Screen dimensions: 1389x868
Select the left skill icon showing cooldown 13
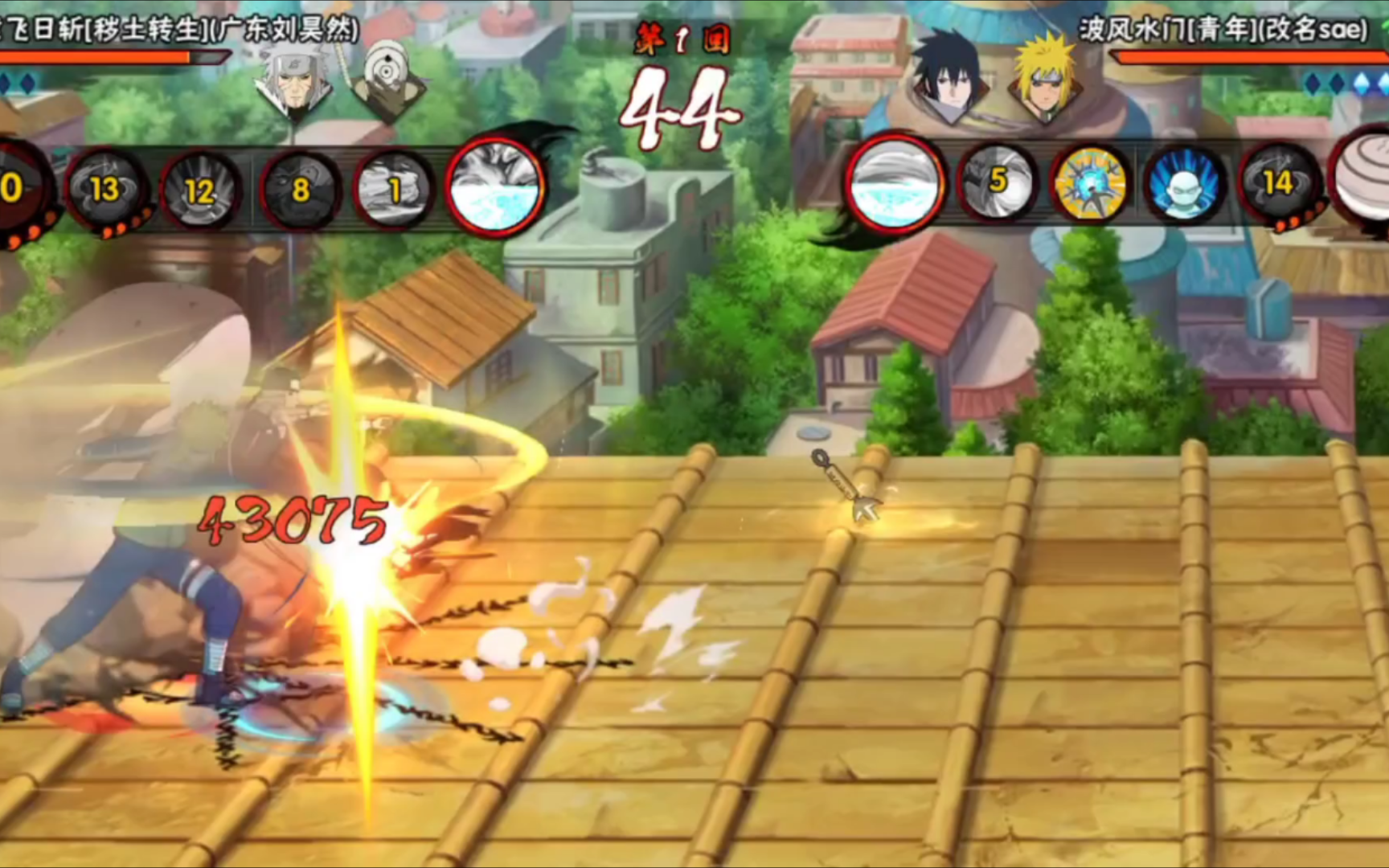(x=105, y=190)
